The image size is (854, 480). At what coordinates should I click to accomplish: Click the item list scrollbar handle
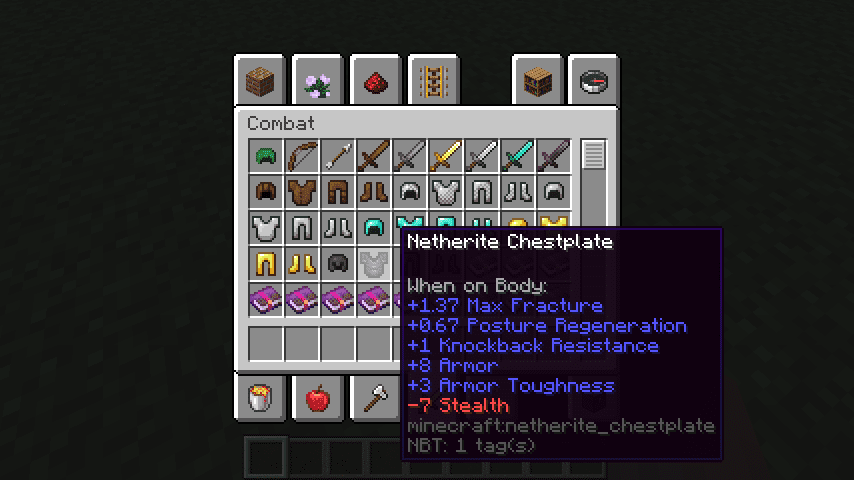(x=594, y=155)
